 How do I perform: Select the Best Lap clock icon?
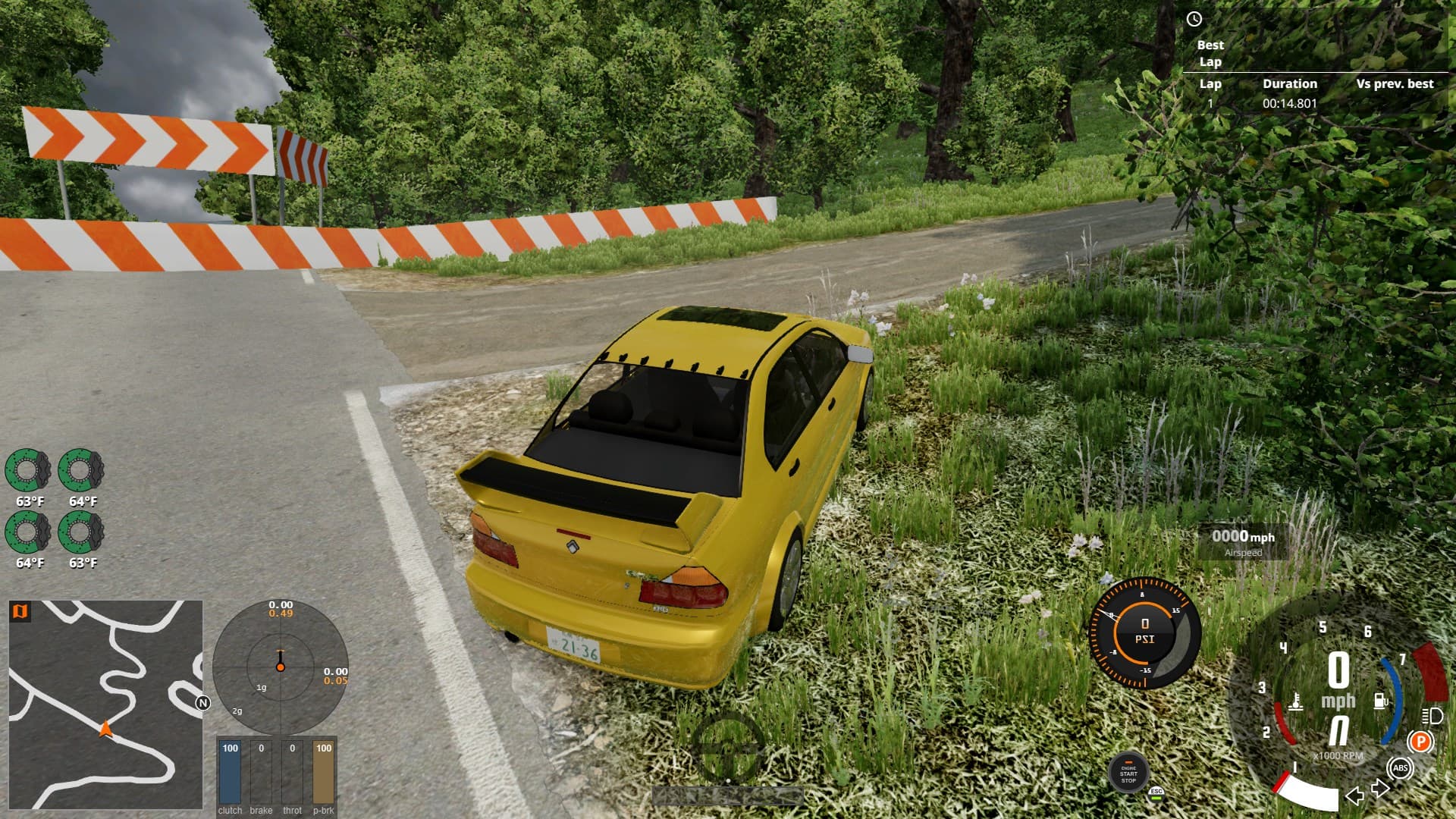(1194, 20)
